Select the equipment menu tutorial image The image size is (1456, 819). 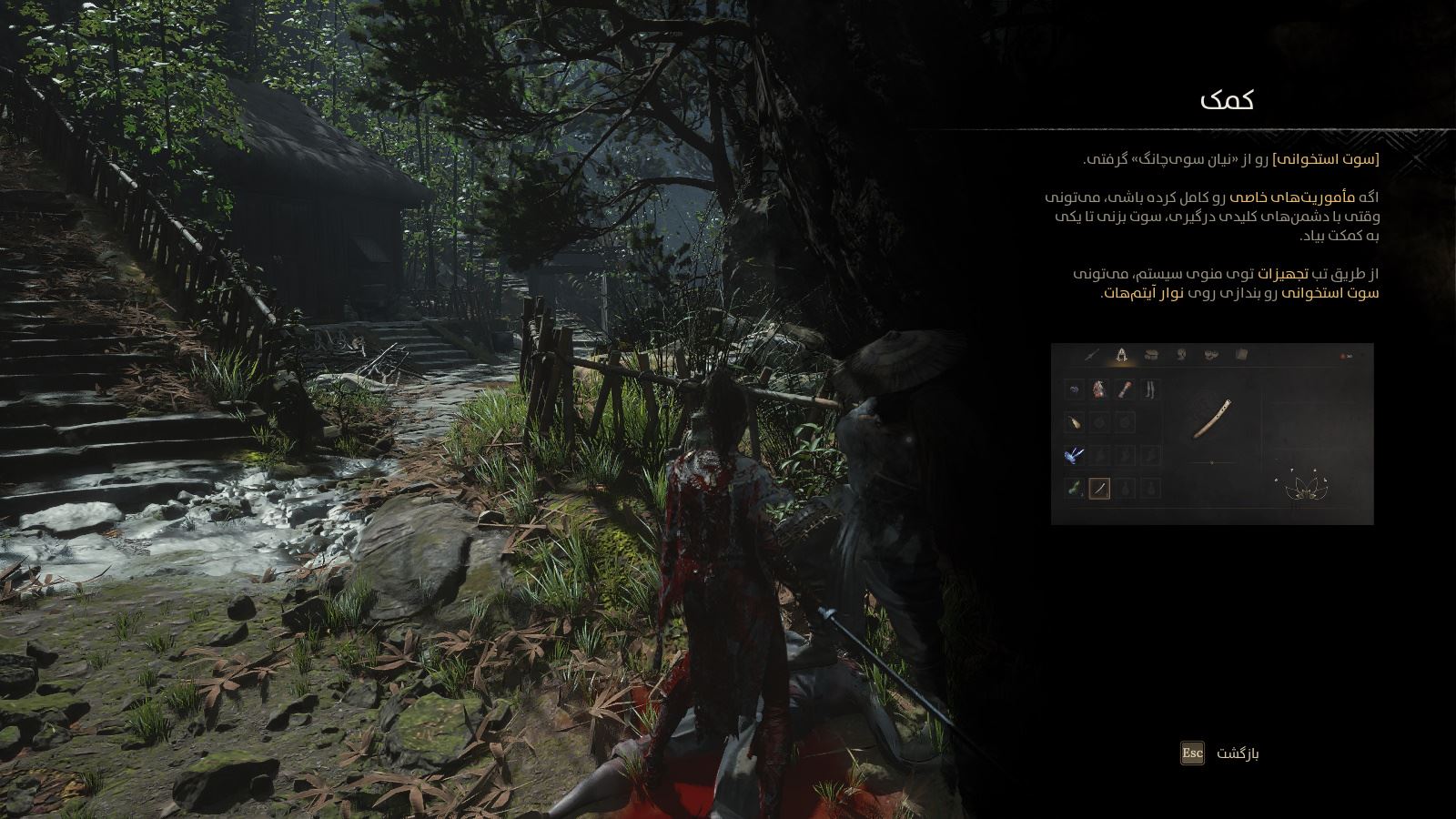coord(1211,434)
